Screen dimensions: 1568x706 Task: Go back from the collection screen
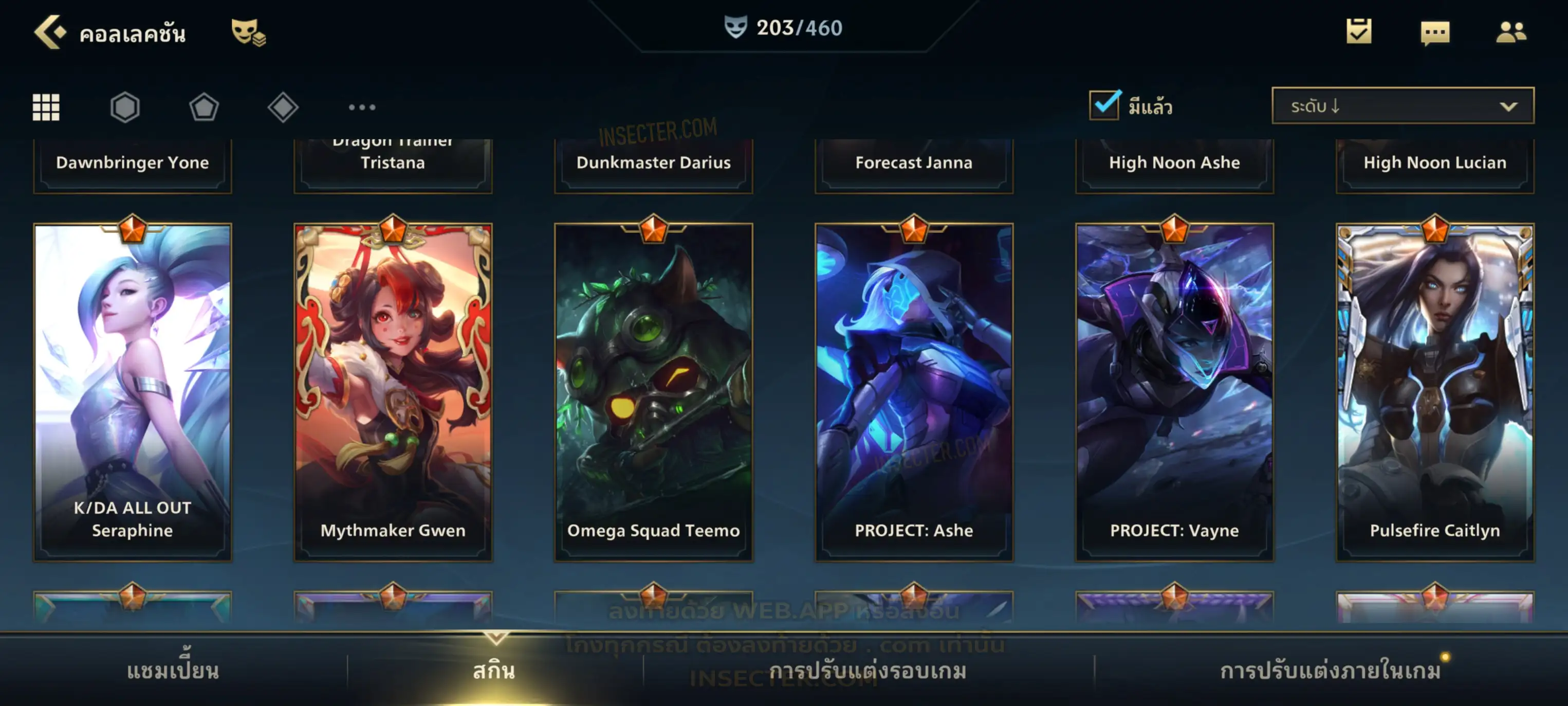(x=50, y=32)
